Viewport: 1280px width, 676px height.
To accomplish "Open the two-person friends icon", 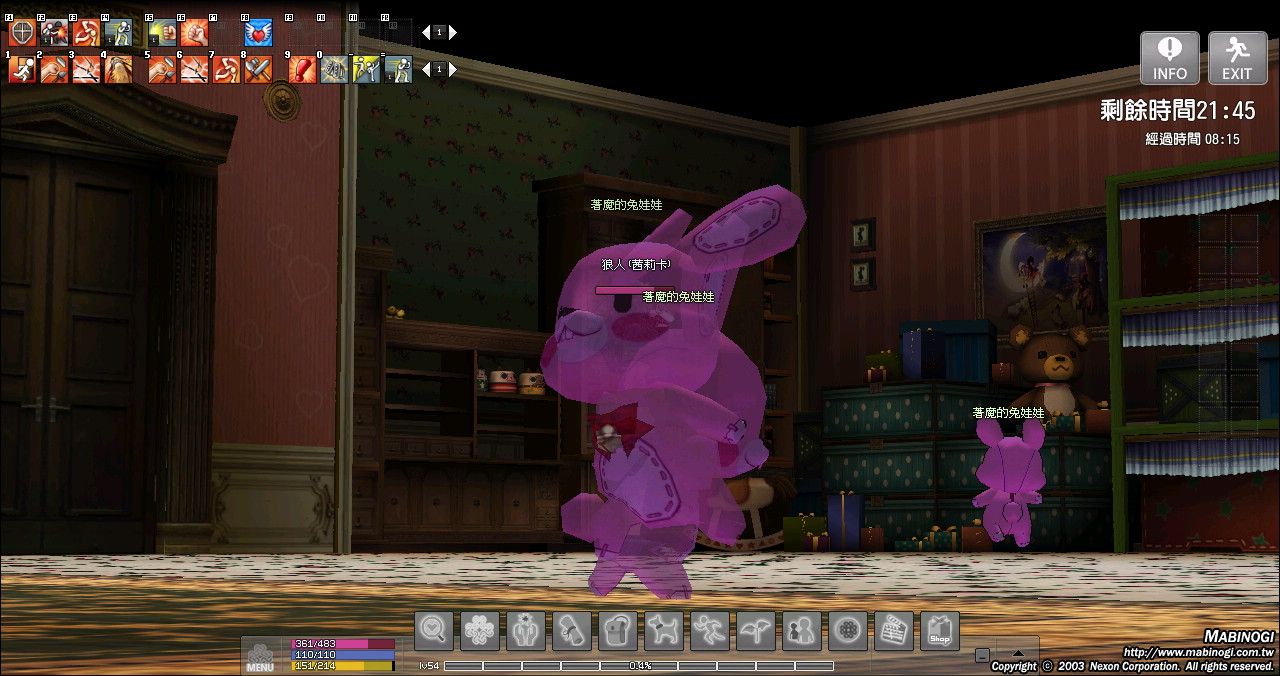I will point(801,631).
